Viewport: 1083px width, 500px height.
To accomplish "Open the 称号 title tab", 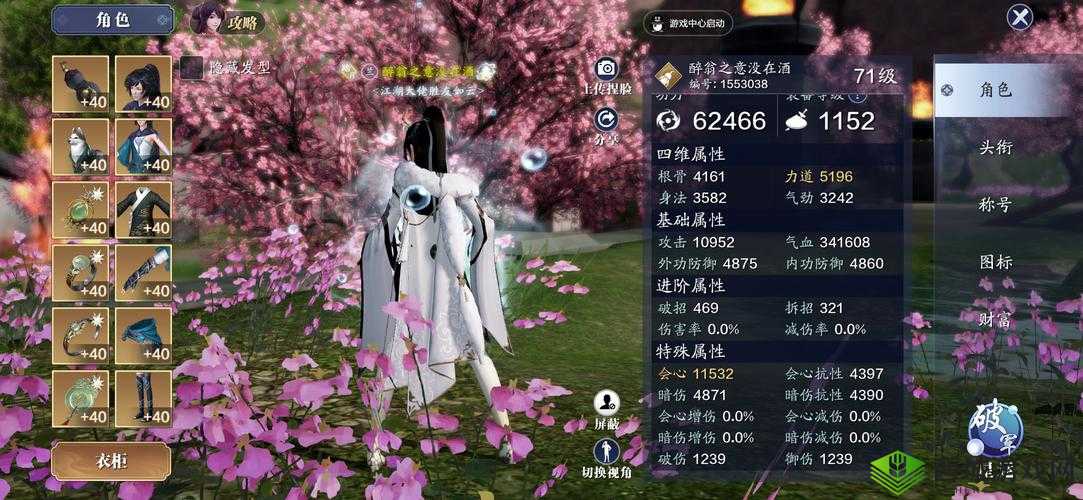I will [996, 205].
